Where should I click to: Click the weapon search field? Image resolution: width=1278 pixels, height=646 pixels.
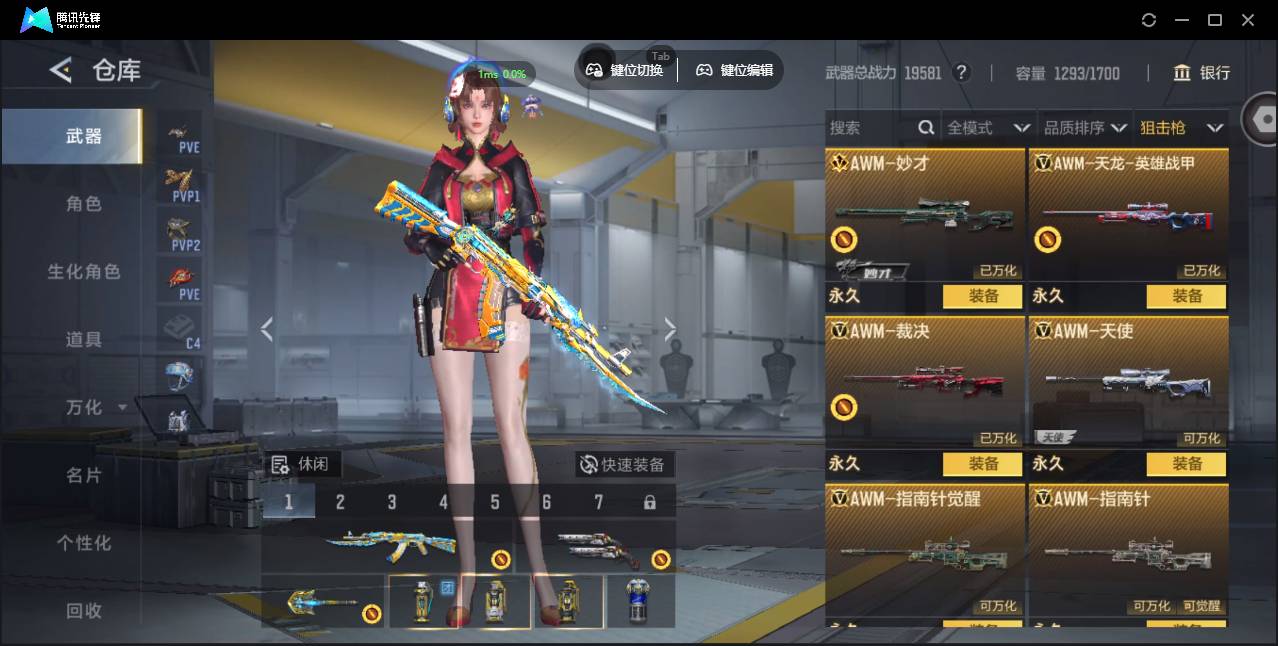[870, 128]
